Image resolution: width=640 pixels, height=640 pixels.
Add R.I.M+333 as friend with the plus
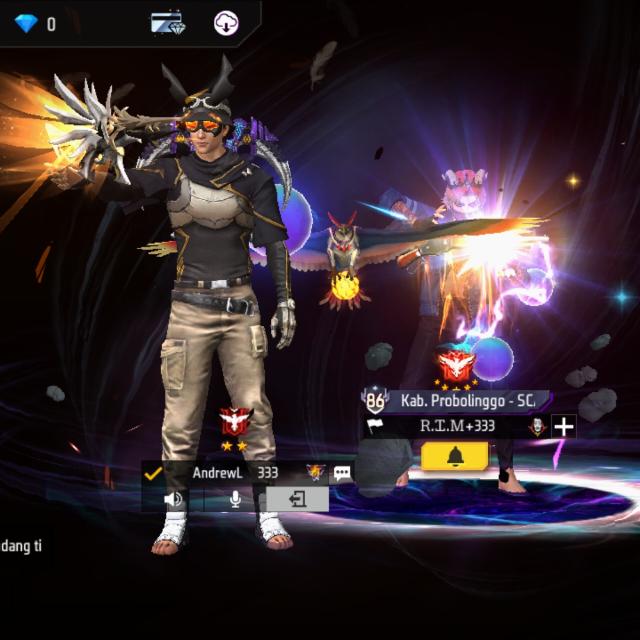pos(564,427)
